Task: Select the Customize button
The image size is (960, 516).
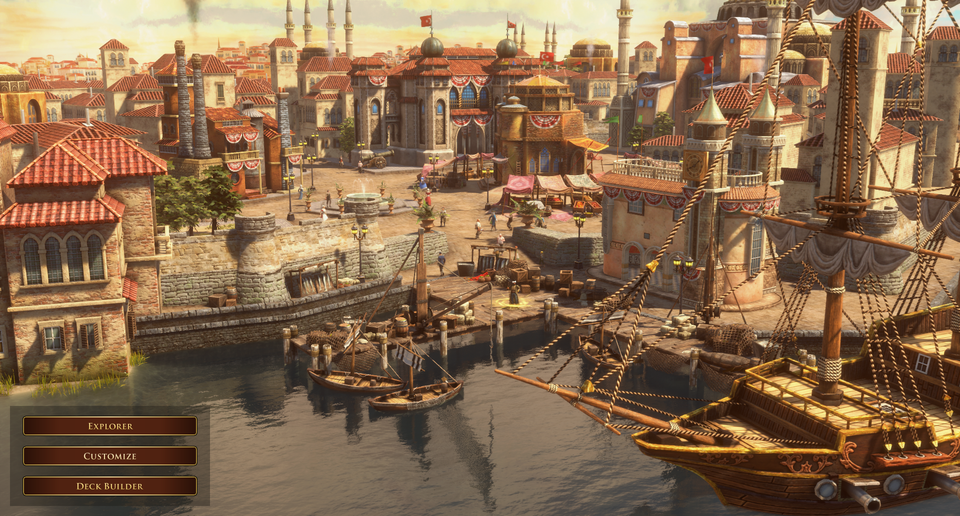Action: (110, 456)
